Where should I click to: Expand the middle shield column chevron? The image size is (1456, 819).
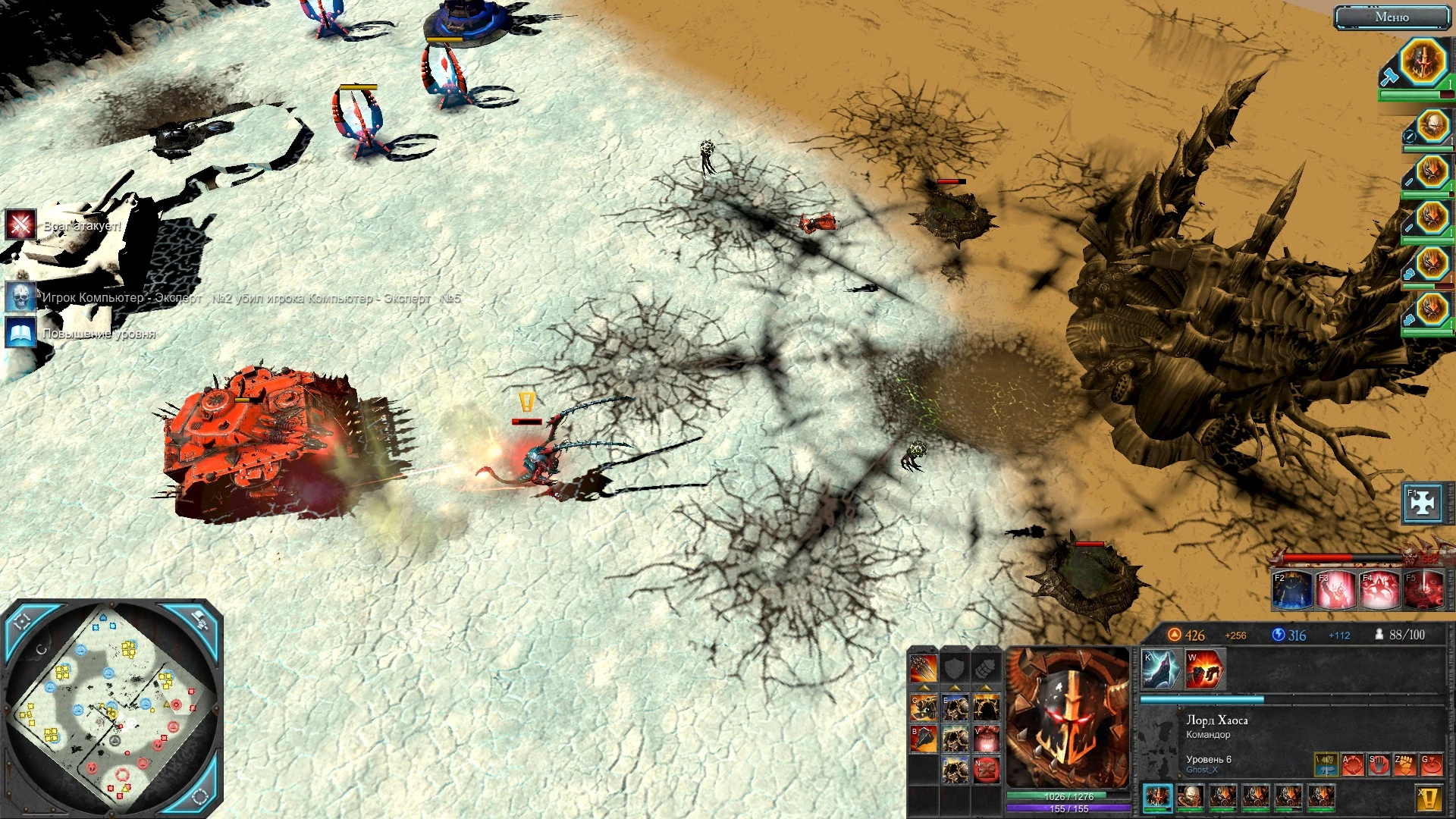click(x=954, y=688)
